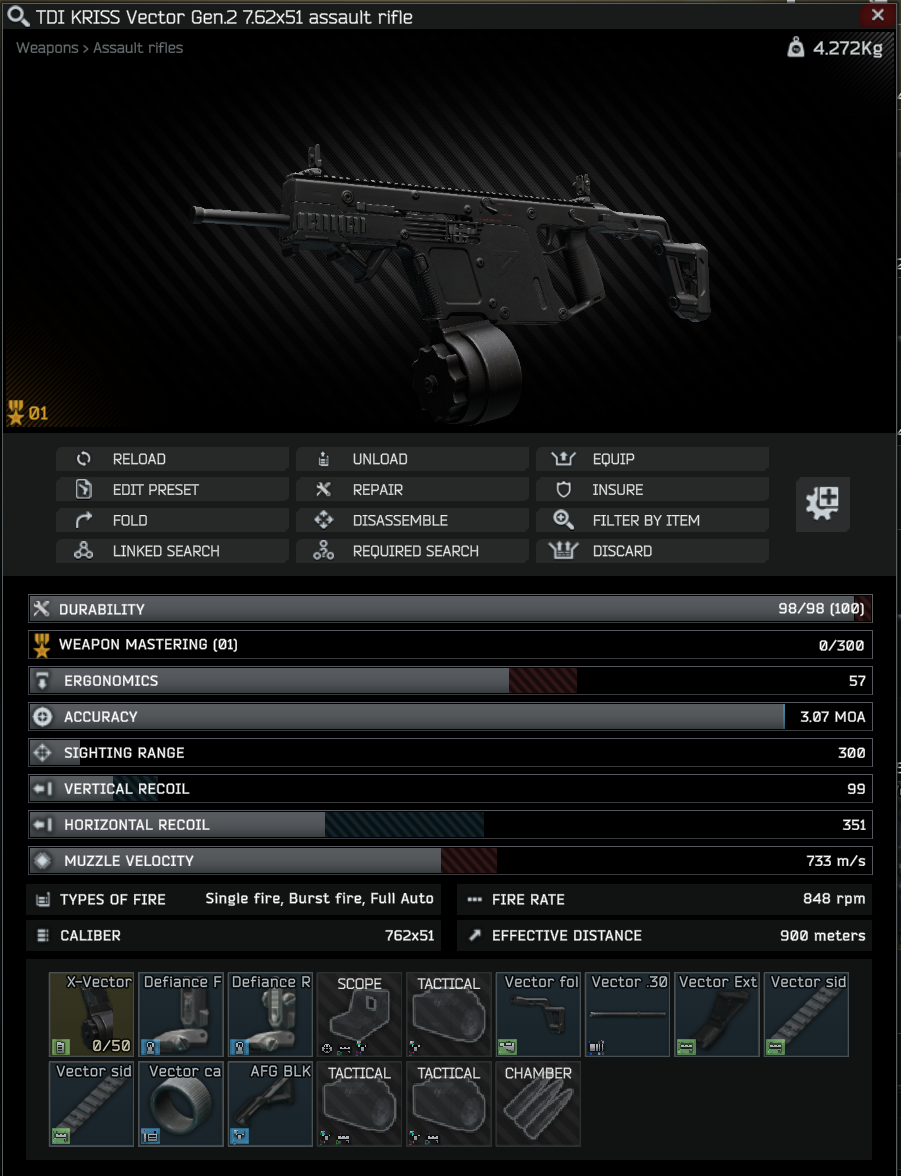Unload the weapon's ammo
Viewport: 901px width, 1176px height.
pyautogui.click(x=412, y=459)
